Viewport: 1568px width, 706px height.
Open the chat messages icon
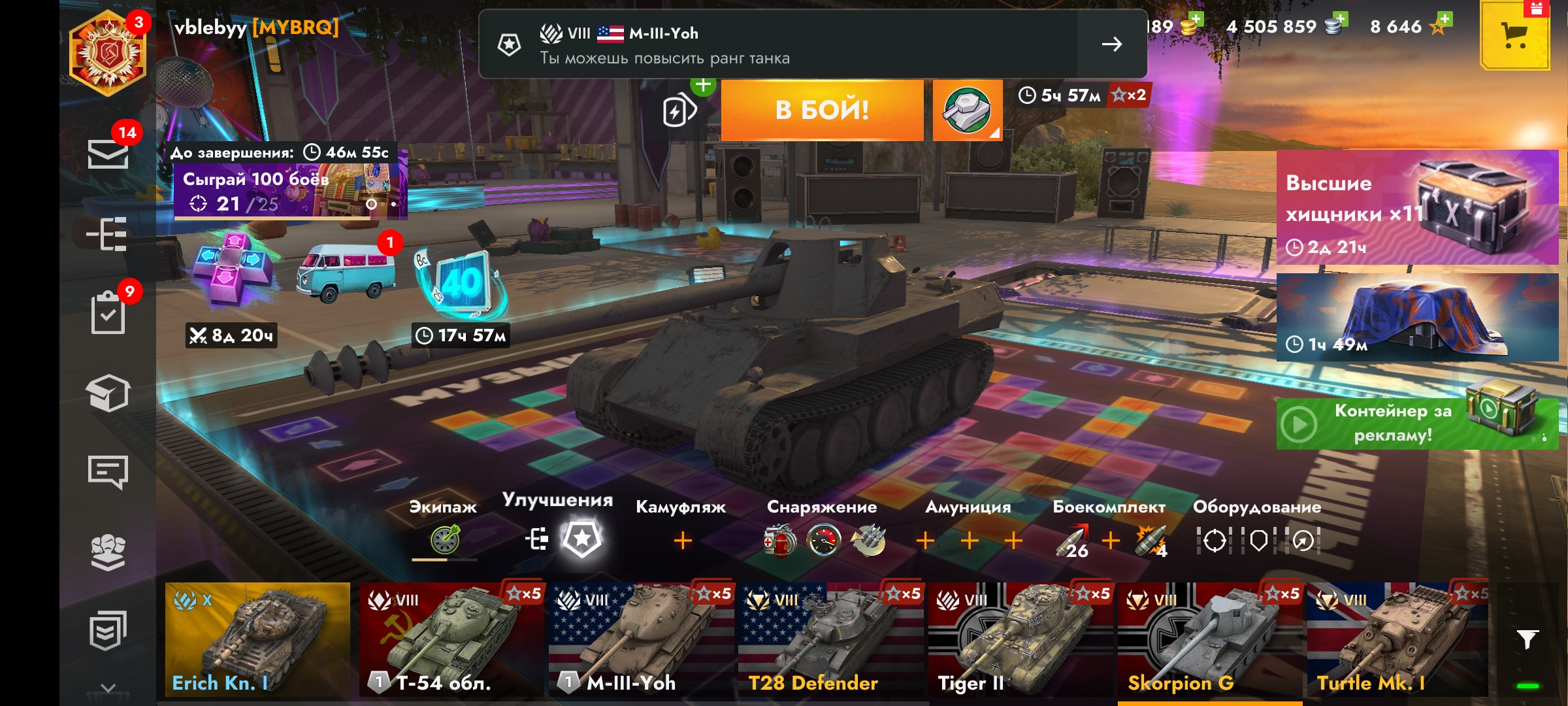tap(108, 472)
